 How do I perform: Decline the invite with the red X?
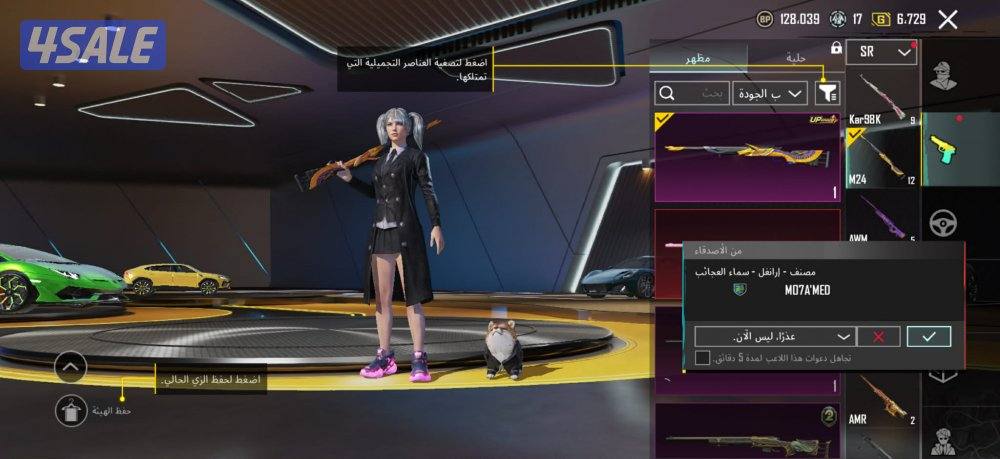click(879, 336)
